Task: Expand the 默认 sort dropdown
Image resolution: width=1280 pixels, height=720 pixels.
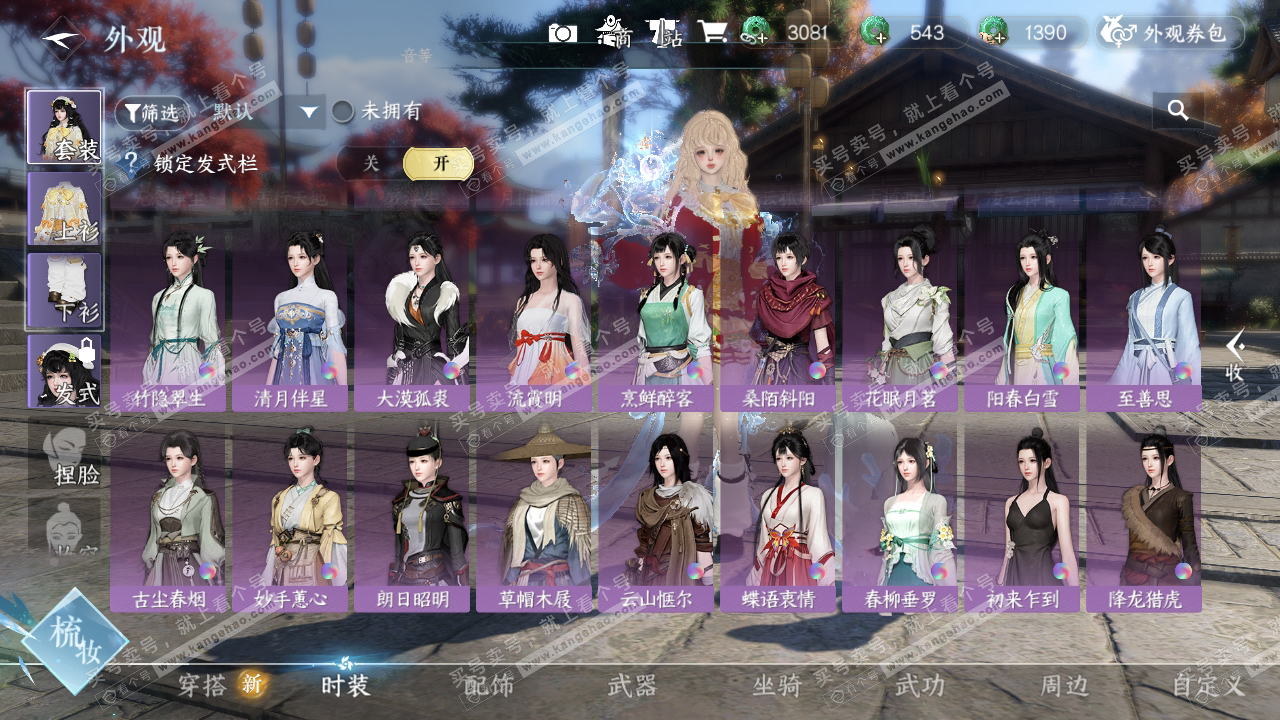Action: (309, 112)
